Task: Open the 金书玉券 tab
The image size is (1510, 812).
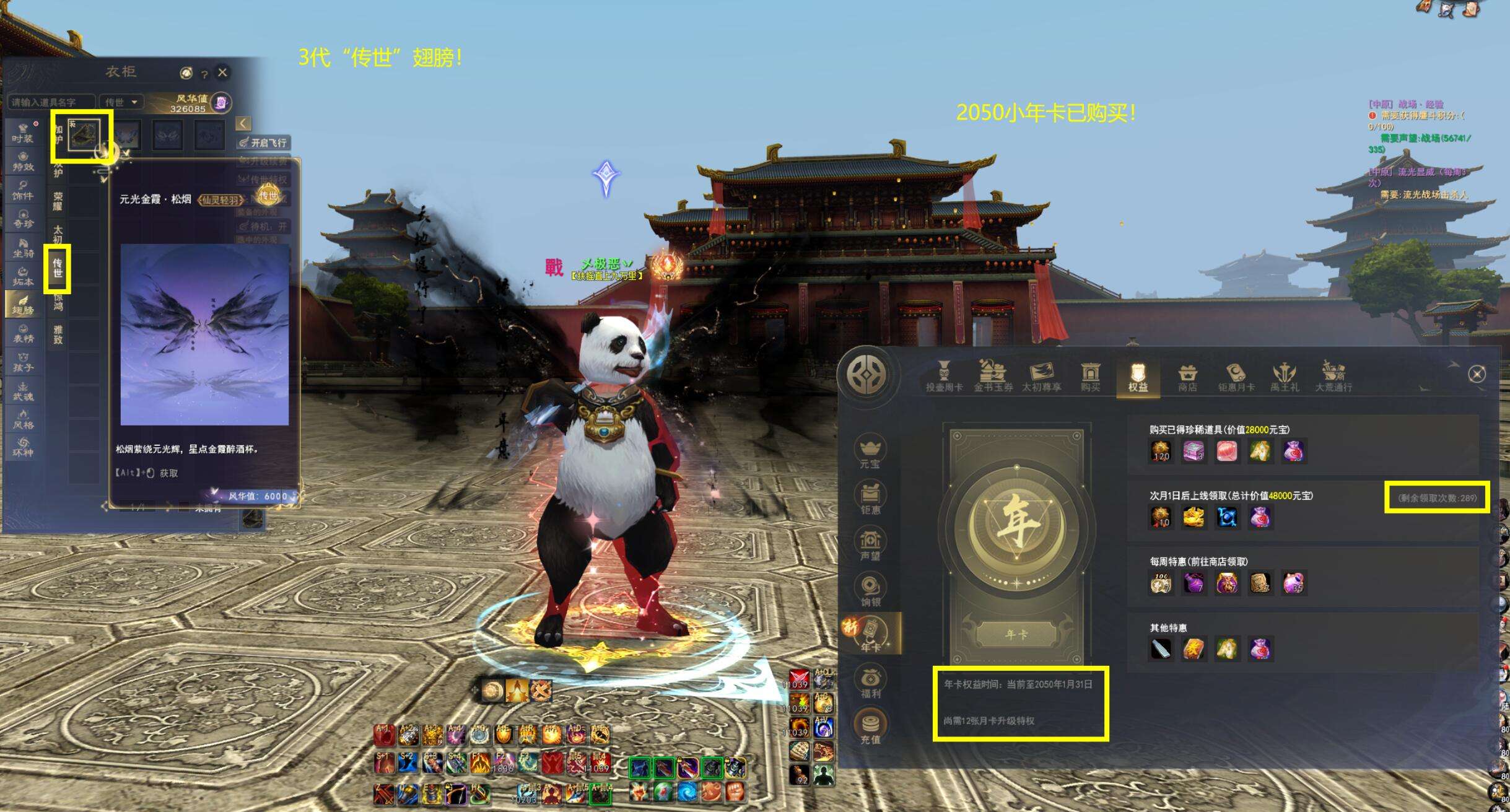Action: [x=992, y=377]
